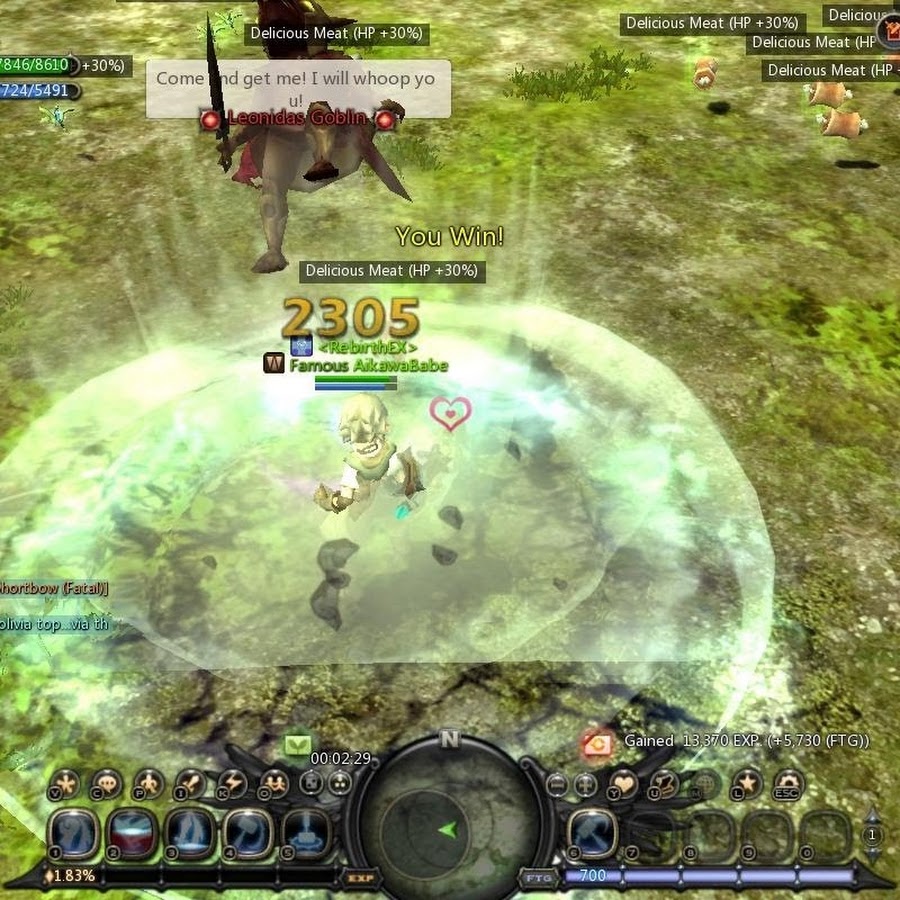Zoom out the minimap with minus button
The height and width of the screenshot is (900, 900).
tap(558, 784)
